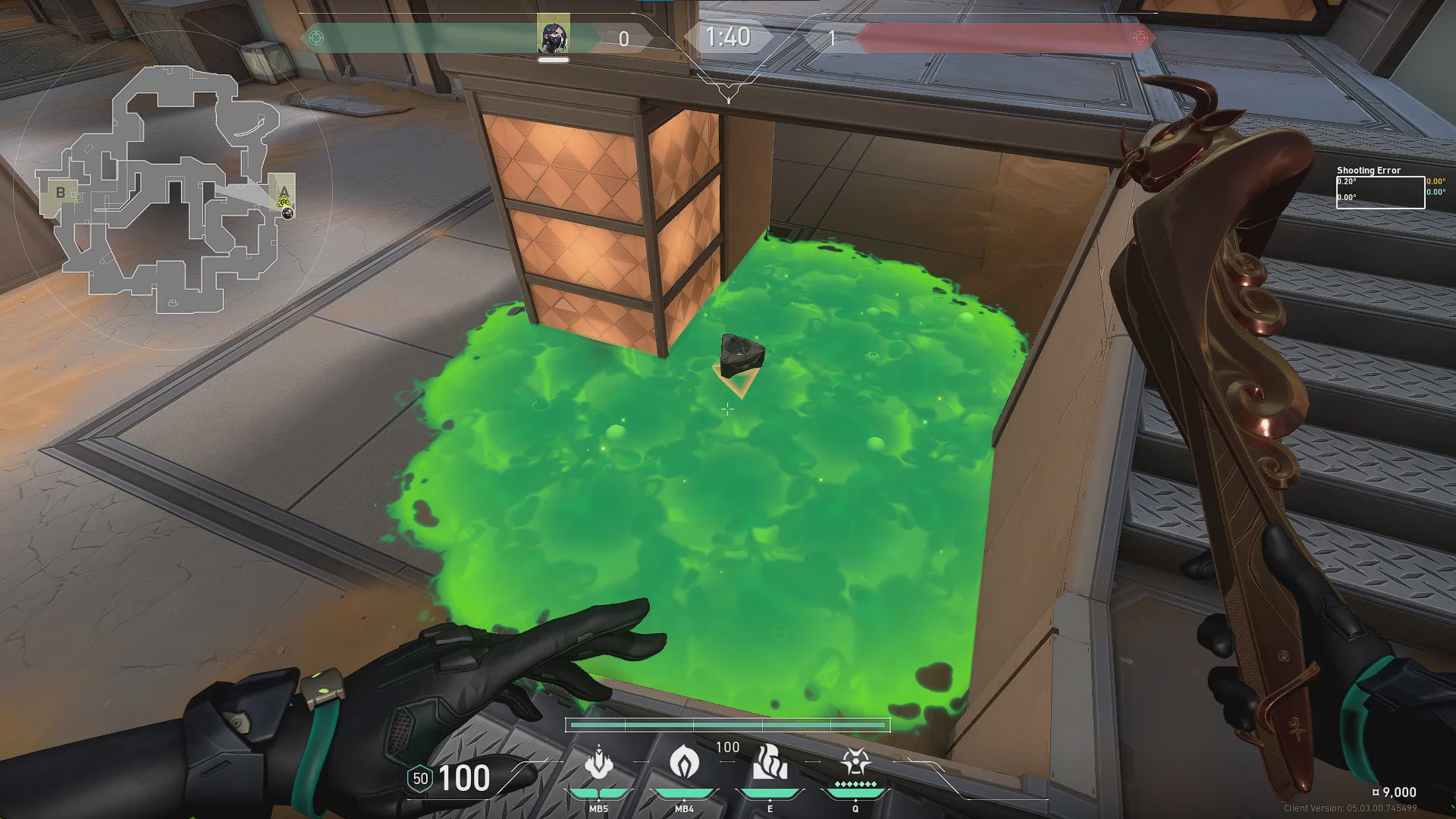
Task: Click Viper's agent portrait in the scorebar
Action: coord(553,37)
